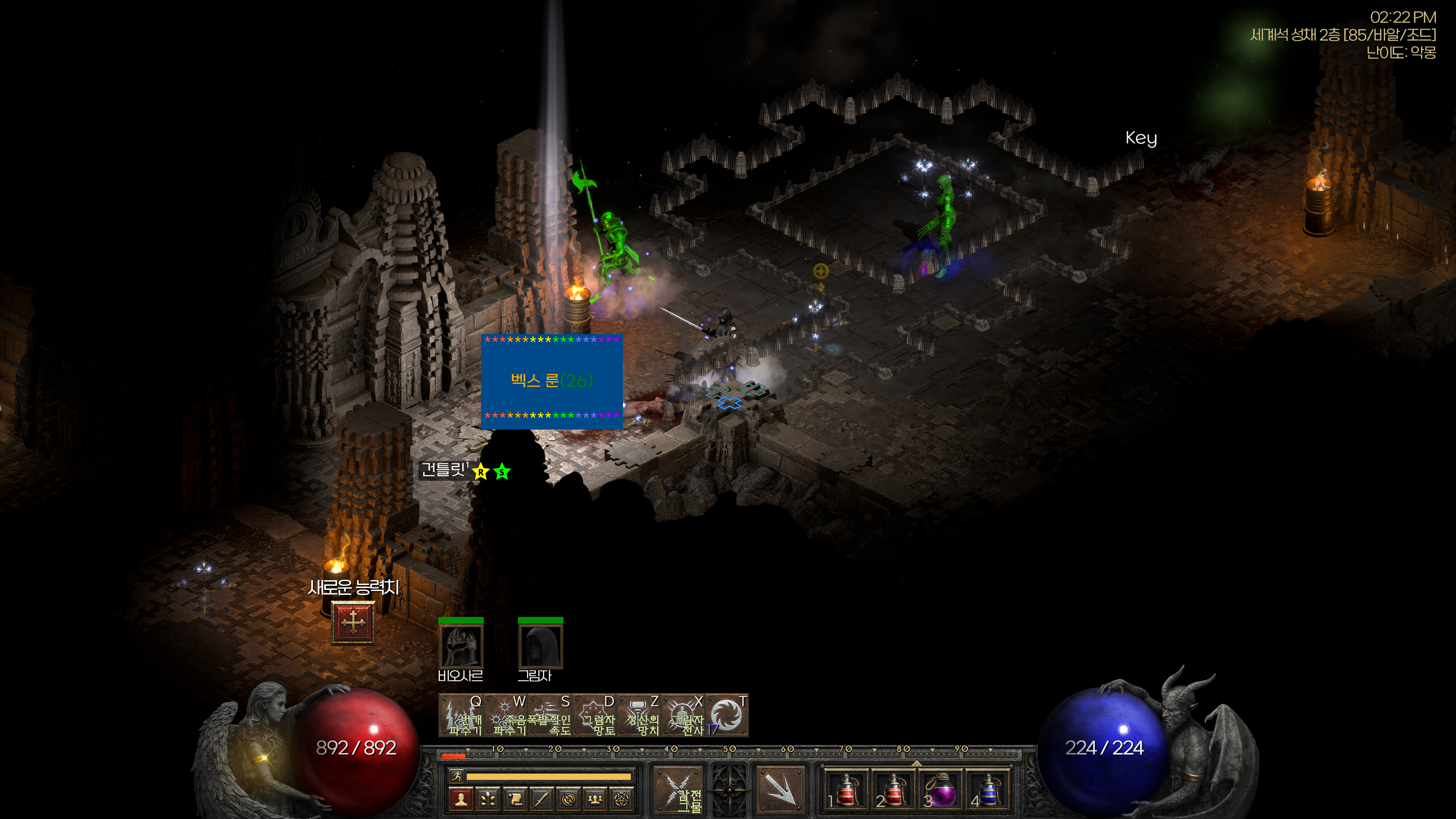Activate the Burst of Speed skill (S)
This screenshot has height=819, width=1456.
551,715
